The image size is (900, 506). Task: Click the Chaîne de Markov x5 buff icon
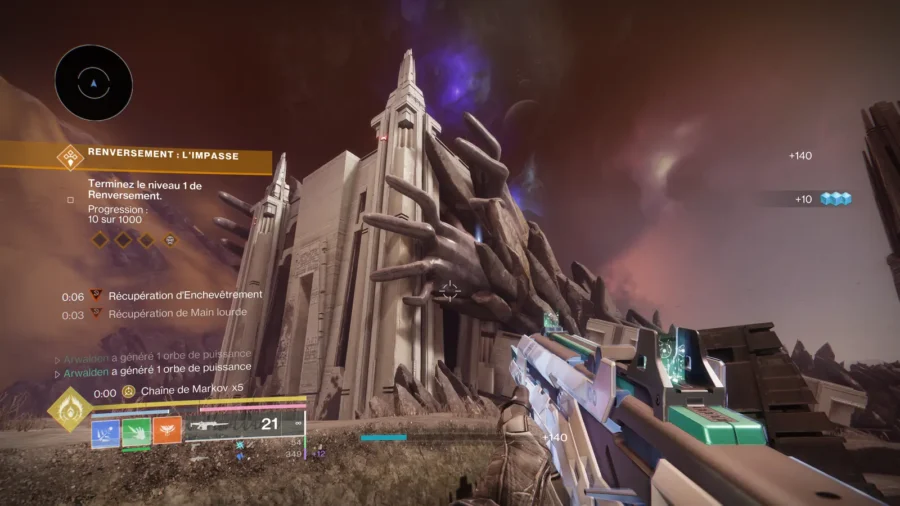tap(129, 393)
